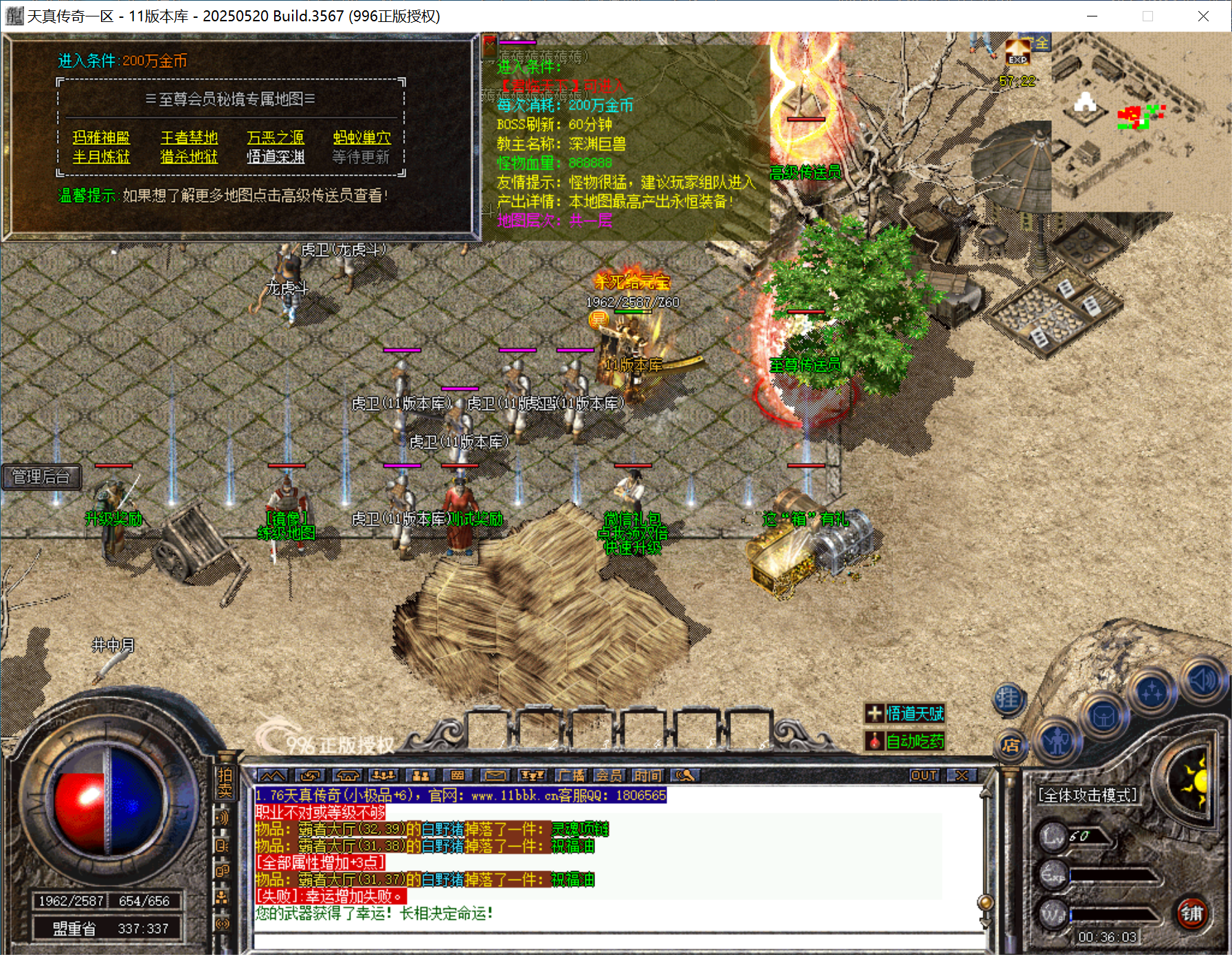The width and height of the screenshot is (1232, 955).
Task: Open the 悟道天赋 talent button
Action: tap(905, 714)
